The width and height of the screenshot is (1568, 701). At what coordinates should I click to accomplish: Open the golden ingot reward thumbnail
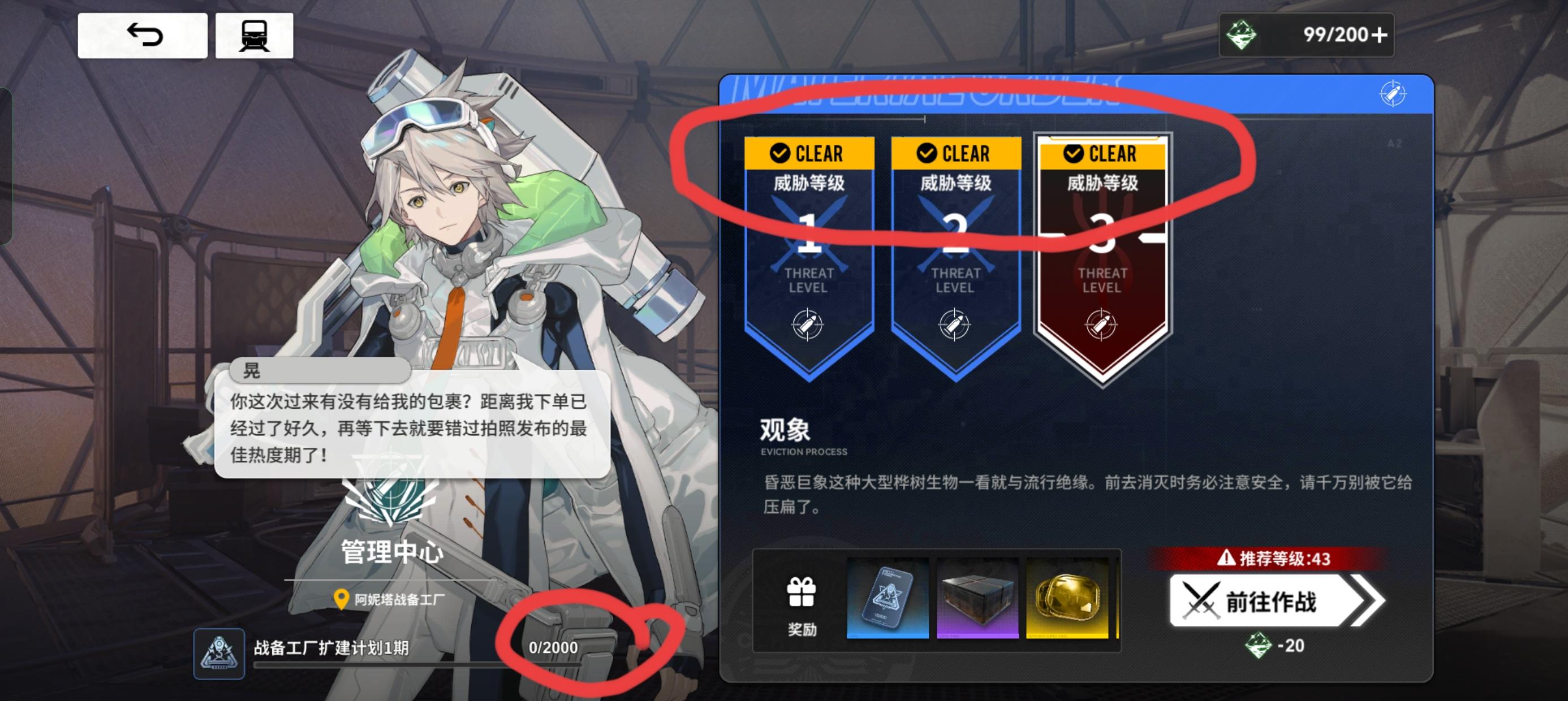tap(1066, 598)
